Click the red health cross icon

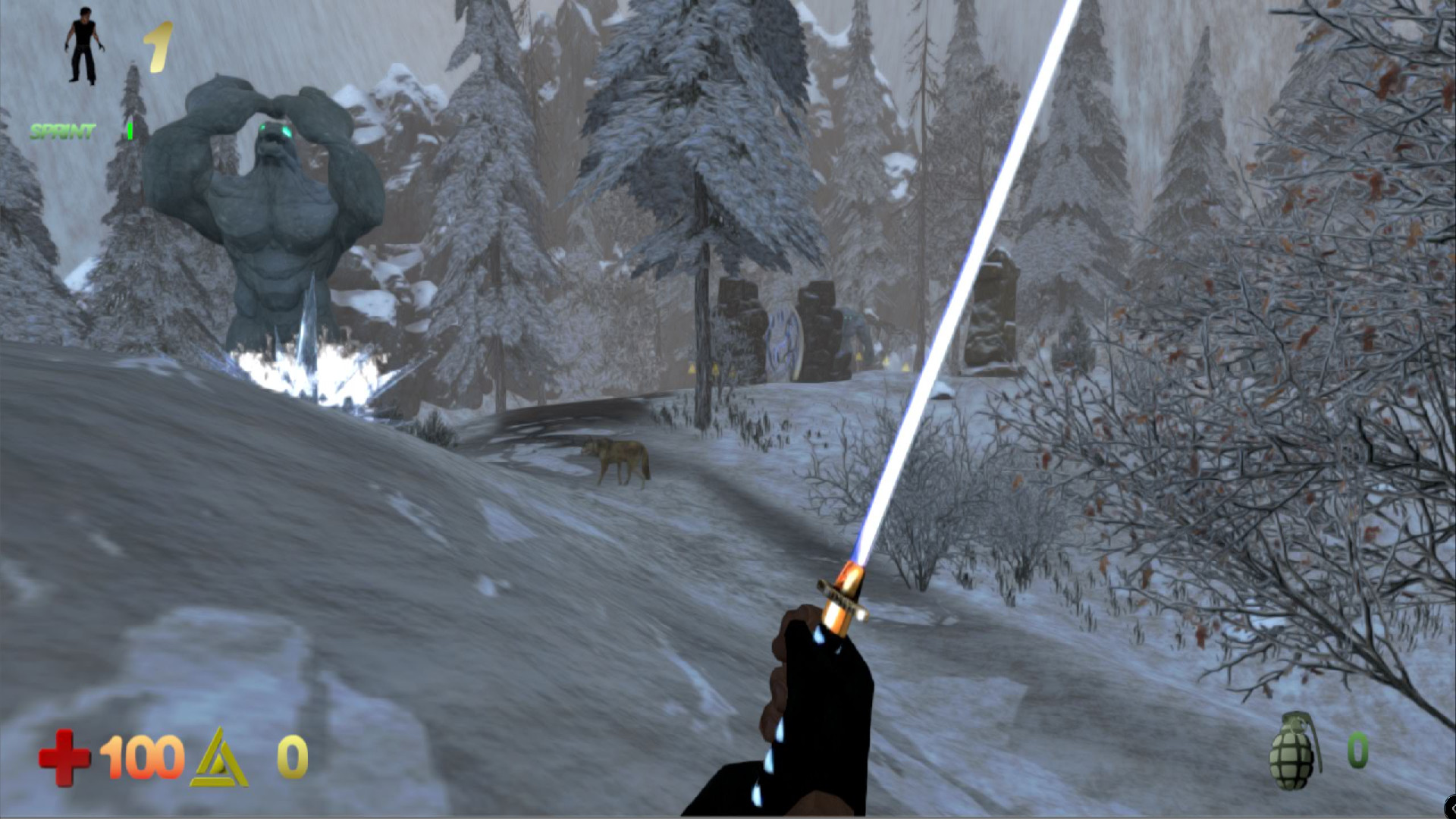click(65, 756)
